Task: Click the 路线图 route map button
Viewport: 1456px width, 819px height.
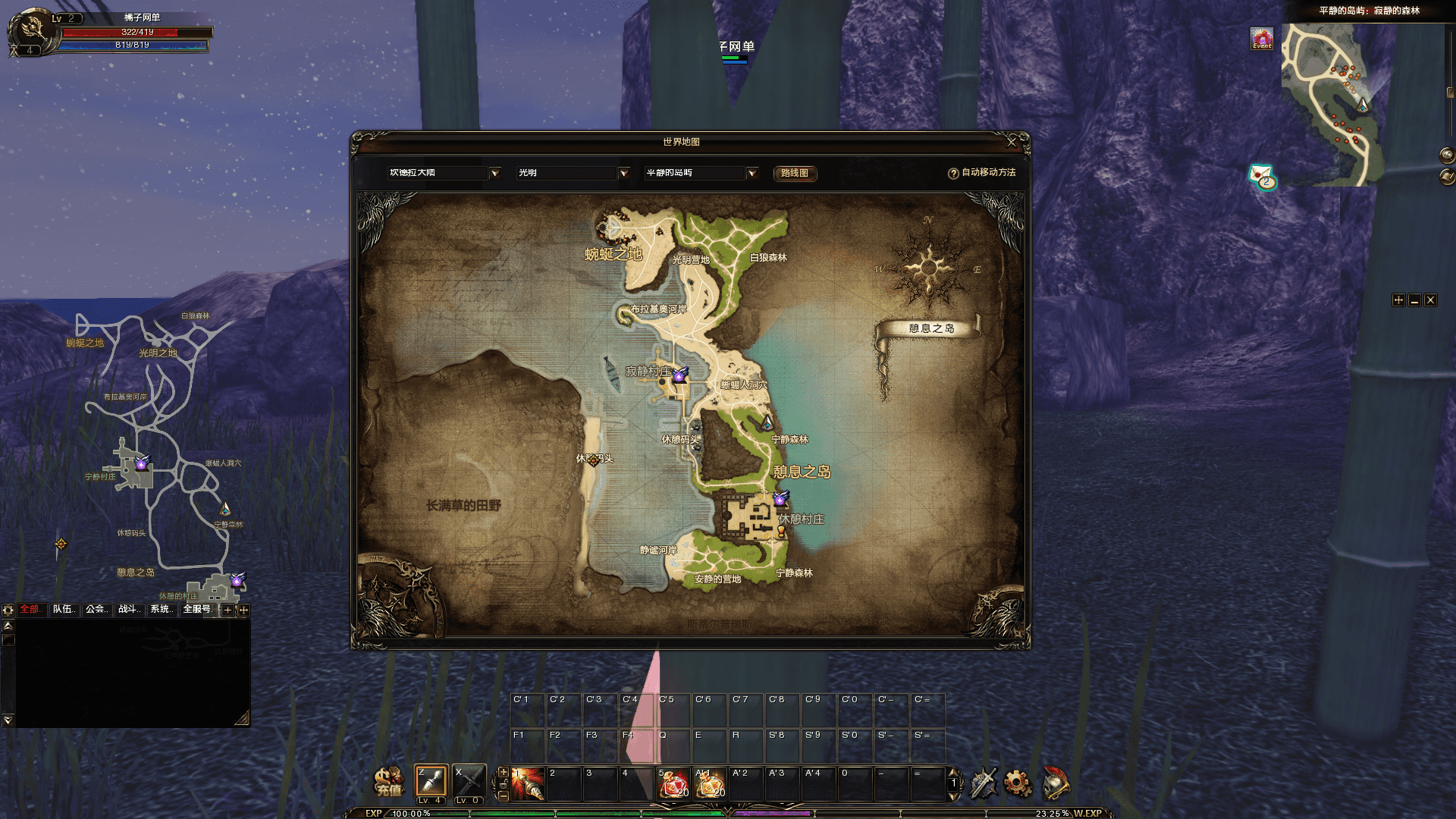Action: [794, 173]
